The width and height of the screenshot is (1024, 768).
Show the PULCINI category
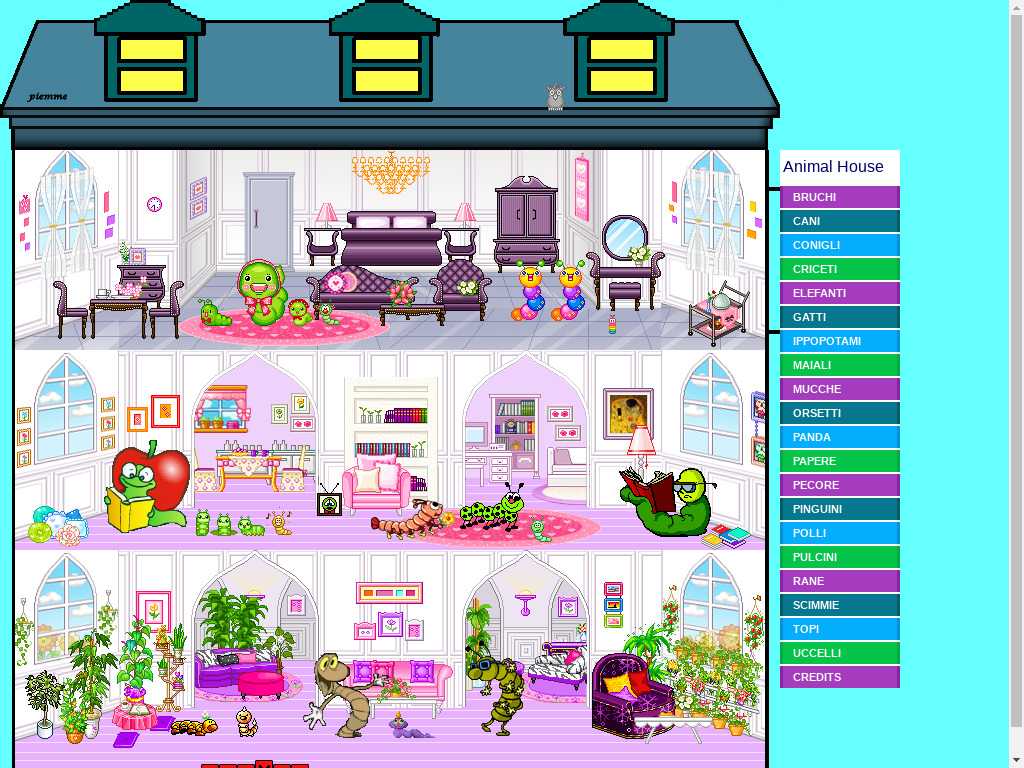839,557
